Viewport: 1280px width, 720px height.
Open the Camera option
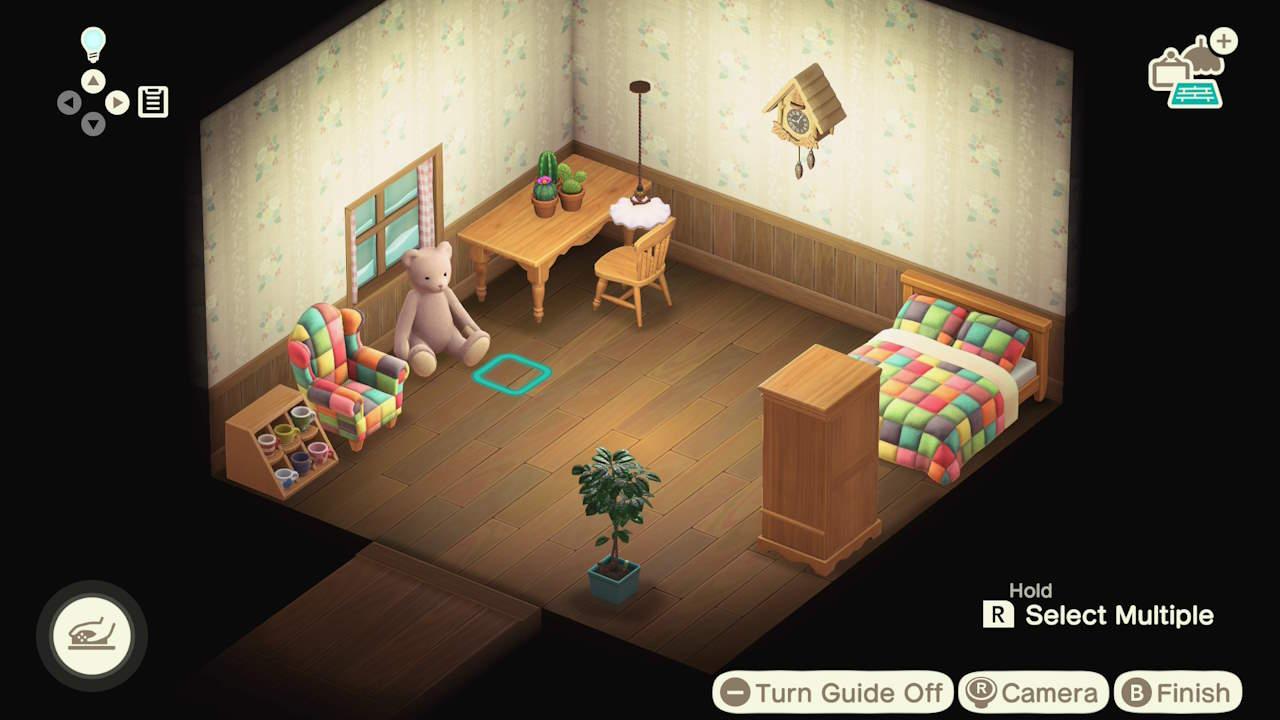point(1033,692)
